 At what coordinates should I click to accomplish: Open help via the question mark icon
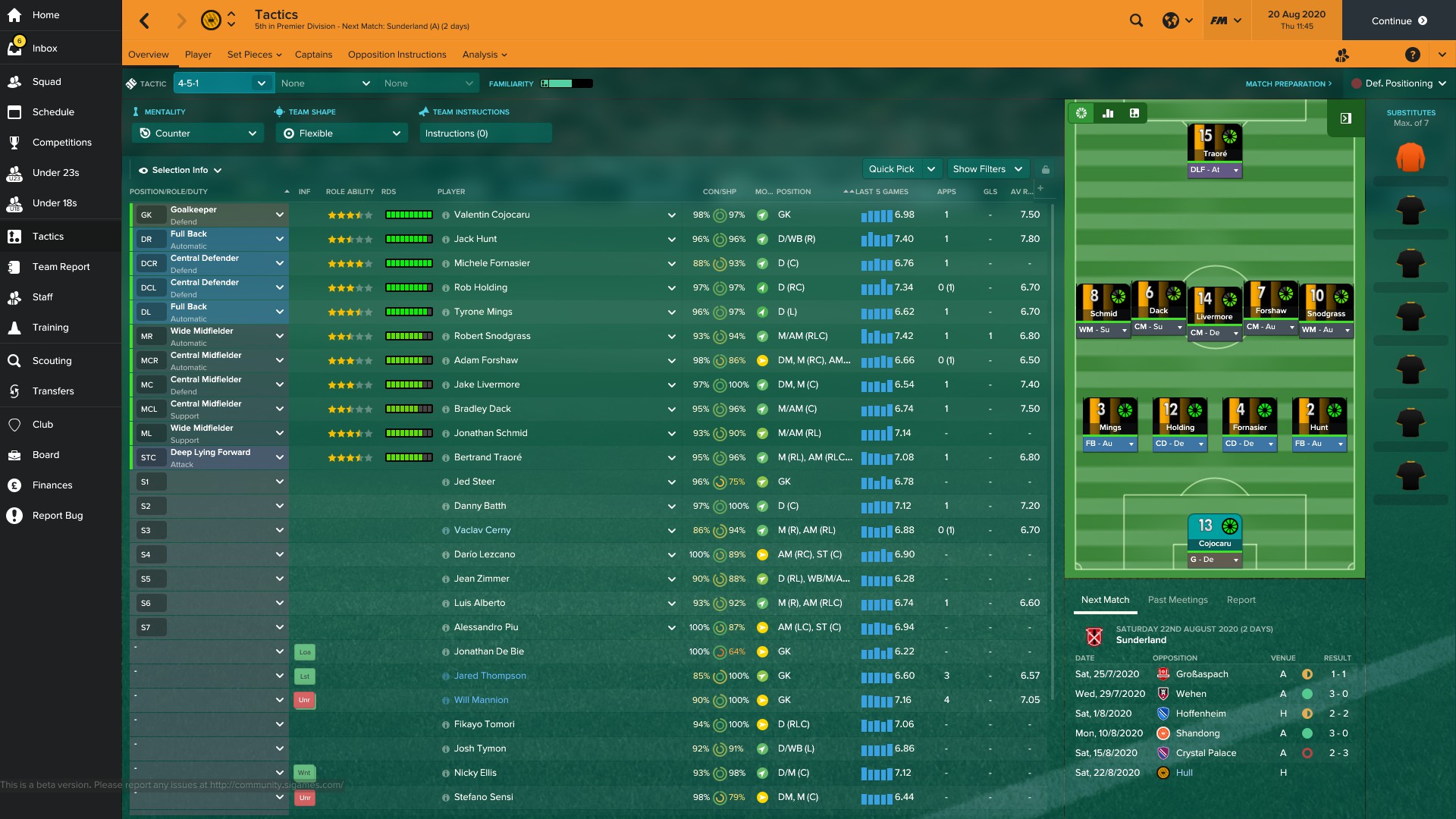1414,55
